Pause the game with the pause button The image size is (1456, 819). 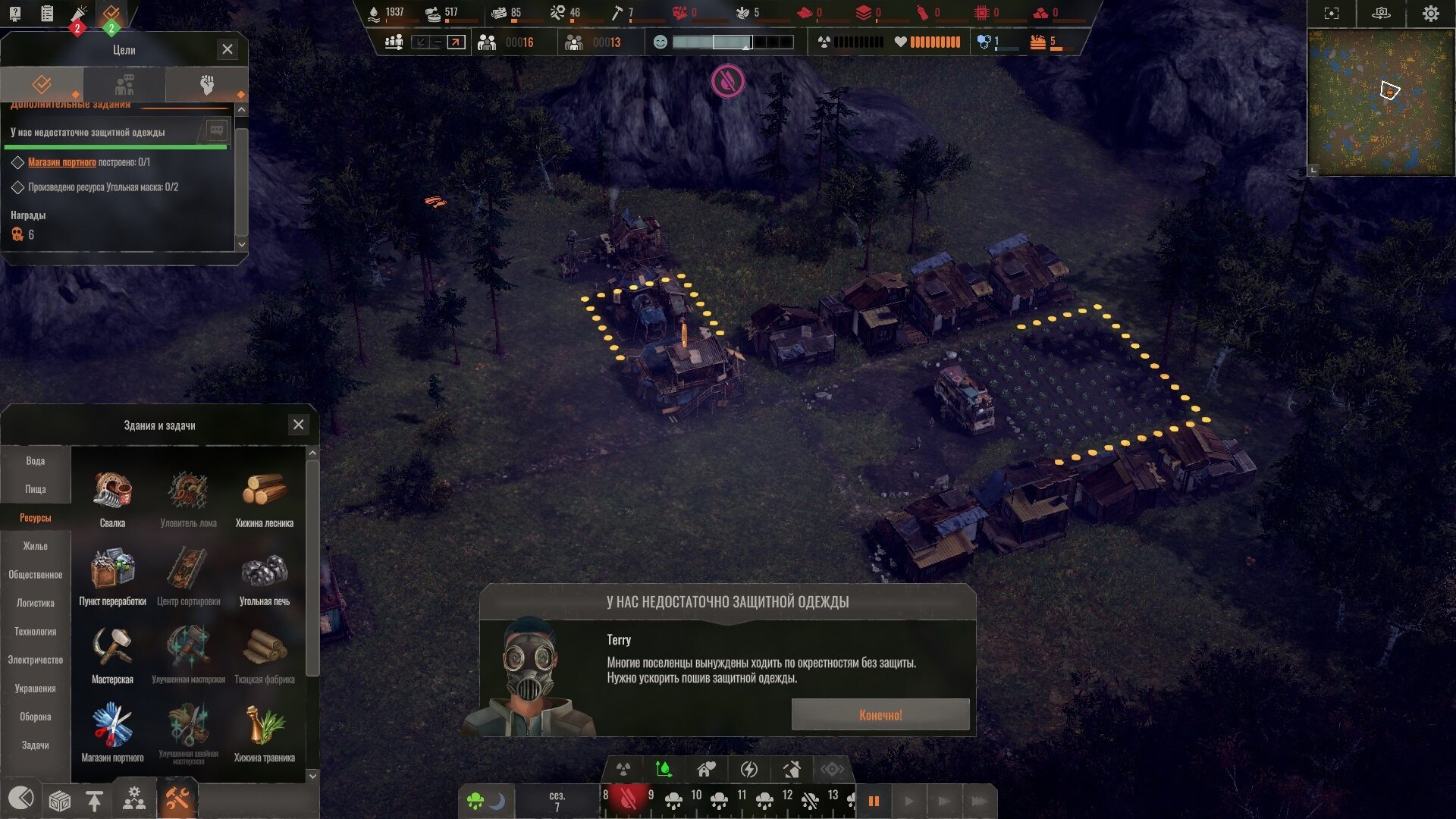[874, 801]
